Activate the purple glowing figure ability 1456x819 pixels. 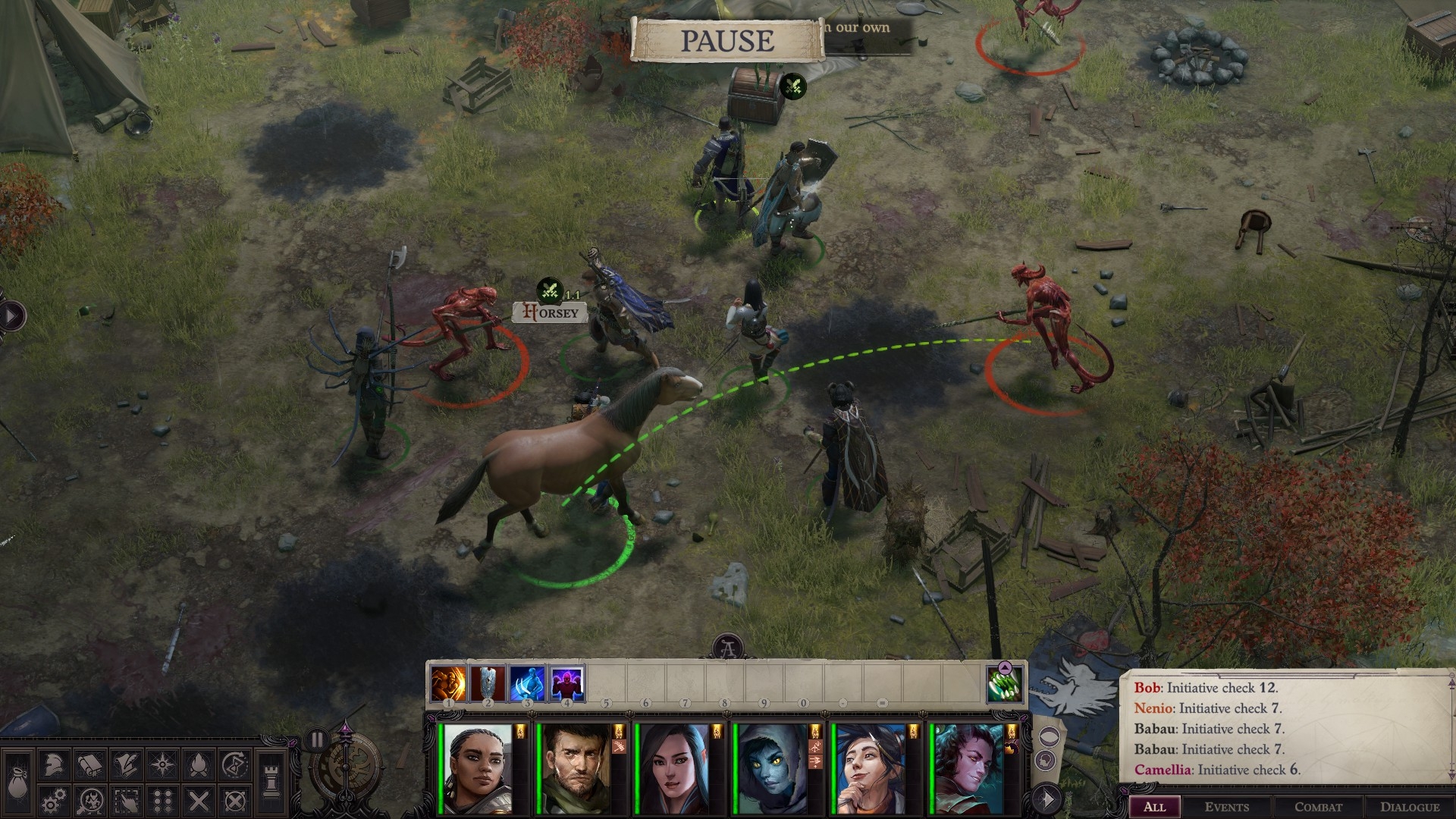coord(566,684)
